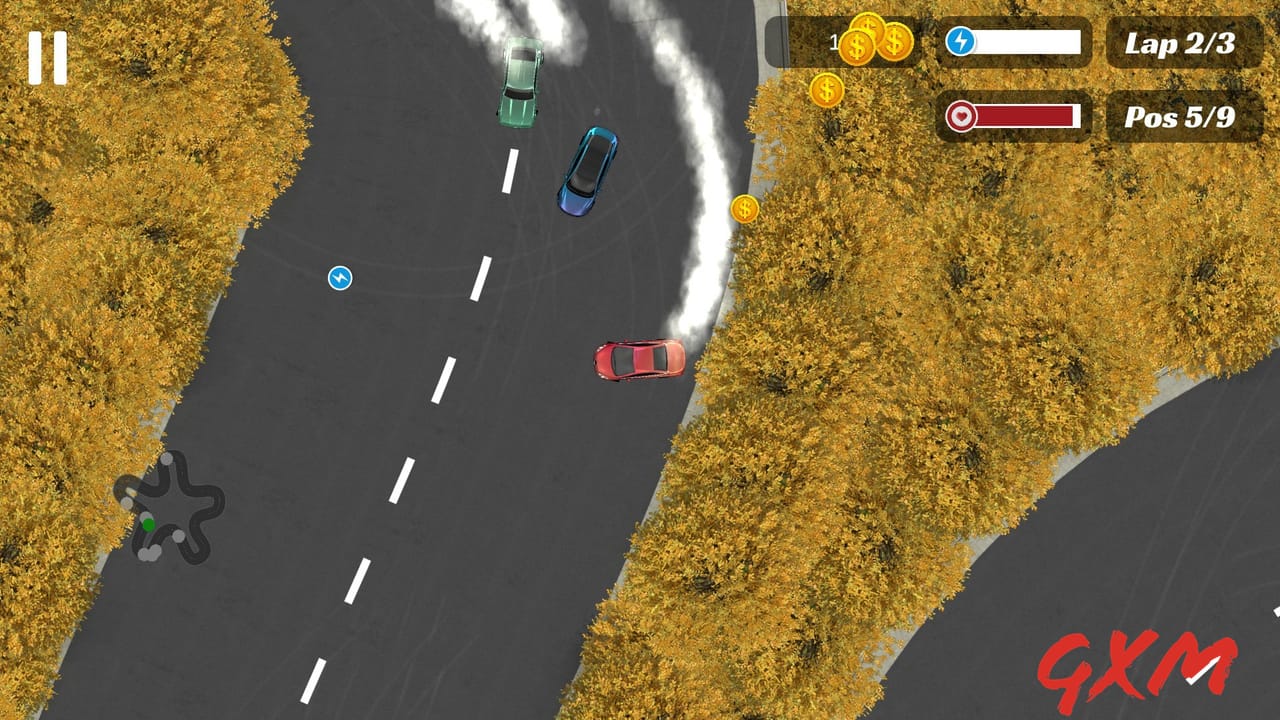This screenshot has width=1280, height=720.
Task: Click the heart icon on the health bar
Action: point(961,115)
